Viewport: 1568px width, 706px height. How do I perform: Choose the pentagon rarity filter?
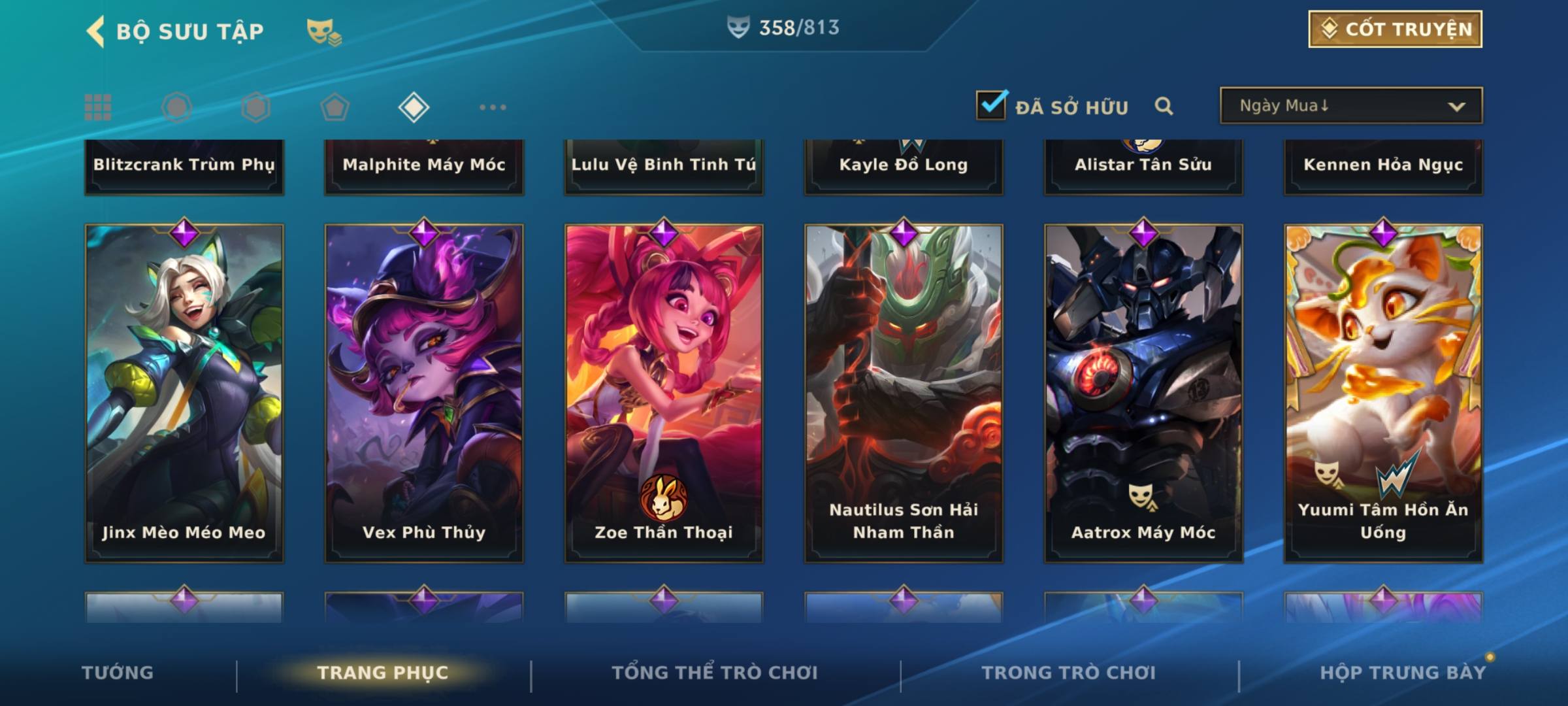pyautogui.click(x=335, y=107)
